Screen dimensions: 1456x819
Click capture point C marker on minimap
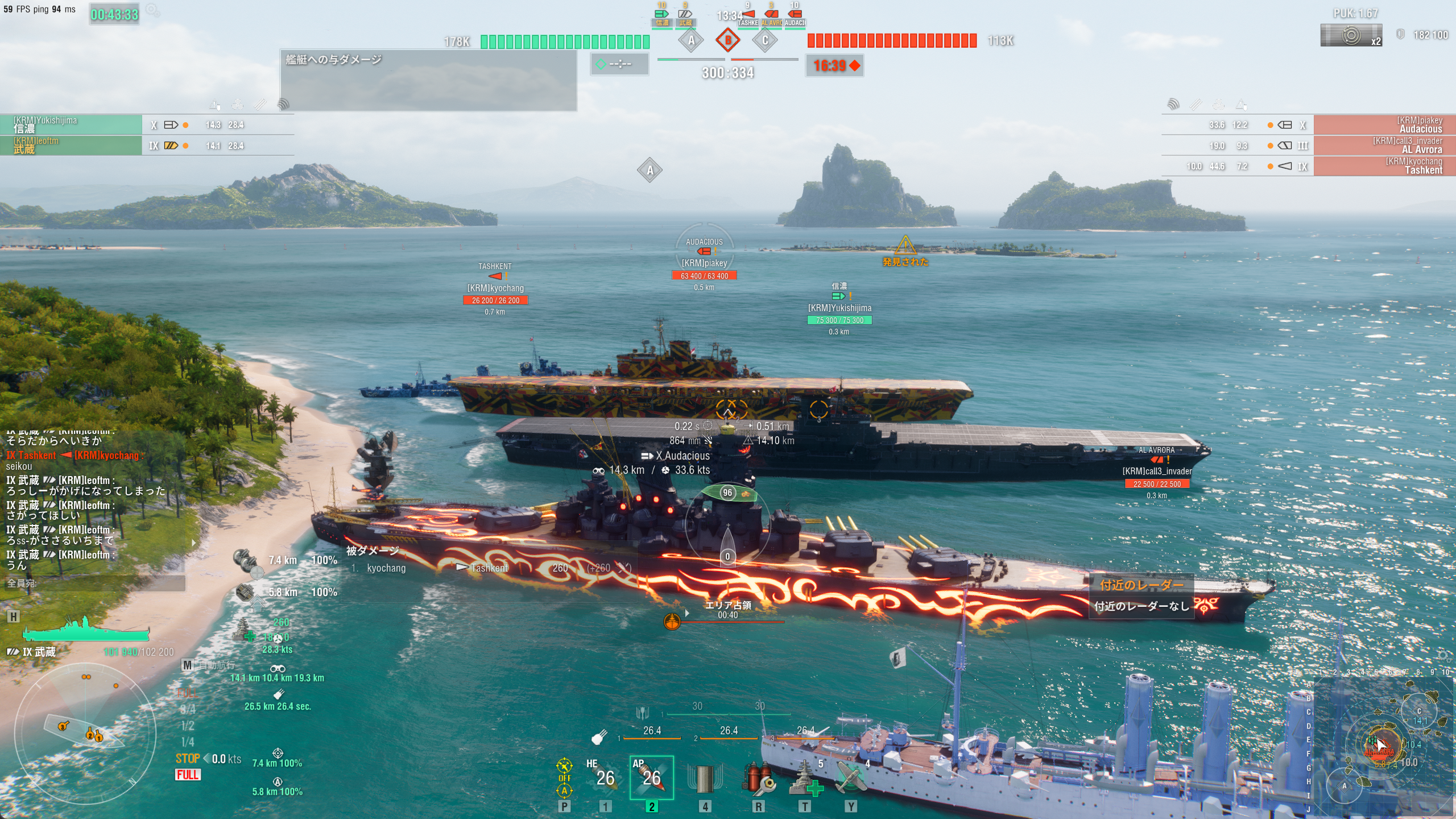point(1418,711)
